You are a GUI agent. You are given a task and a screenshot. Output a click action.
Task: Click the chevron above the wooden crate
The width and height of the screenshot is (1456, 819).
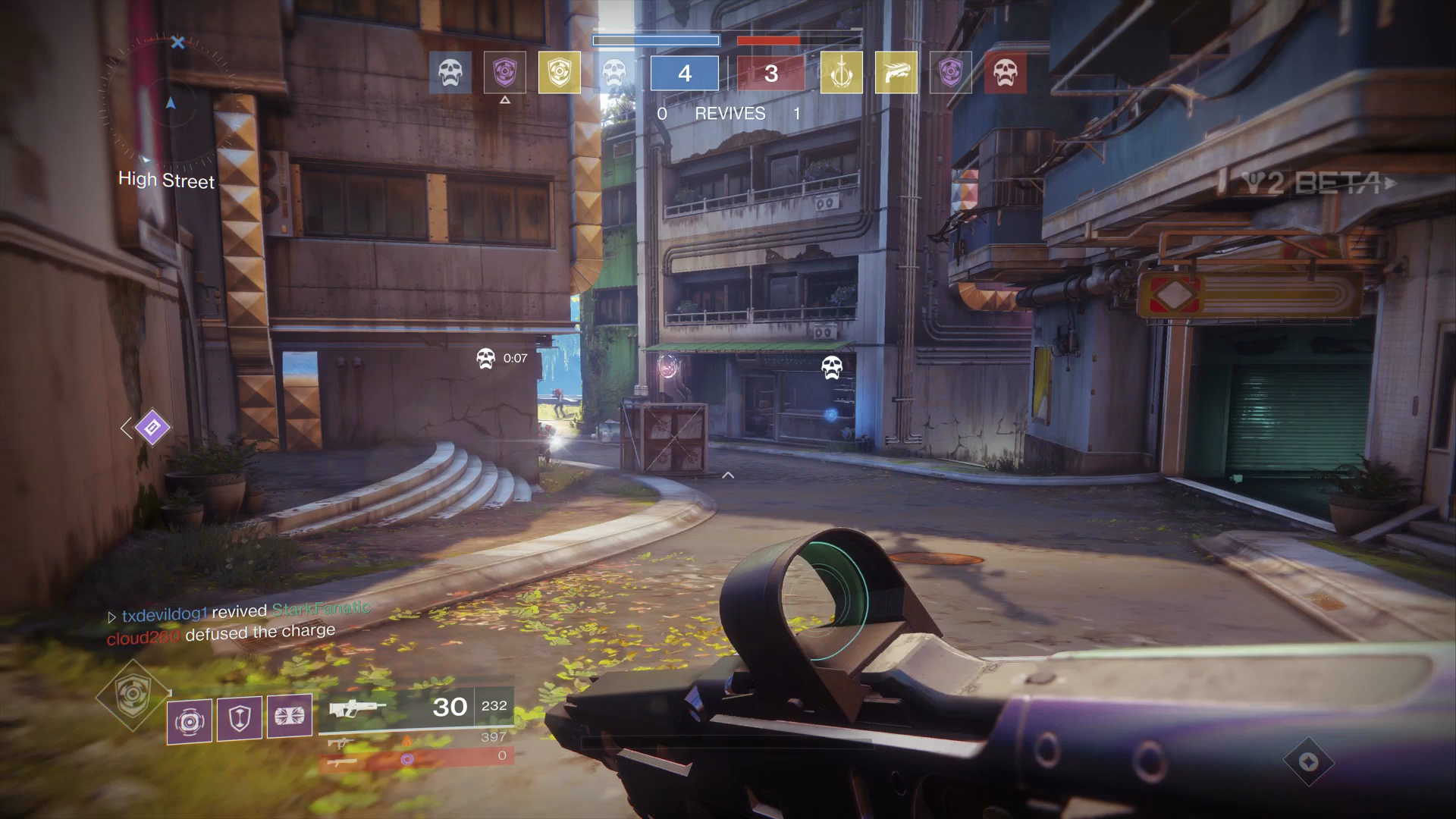point(726,475)
